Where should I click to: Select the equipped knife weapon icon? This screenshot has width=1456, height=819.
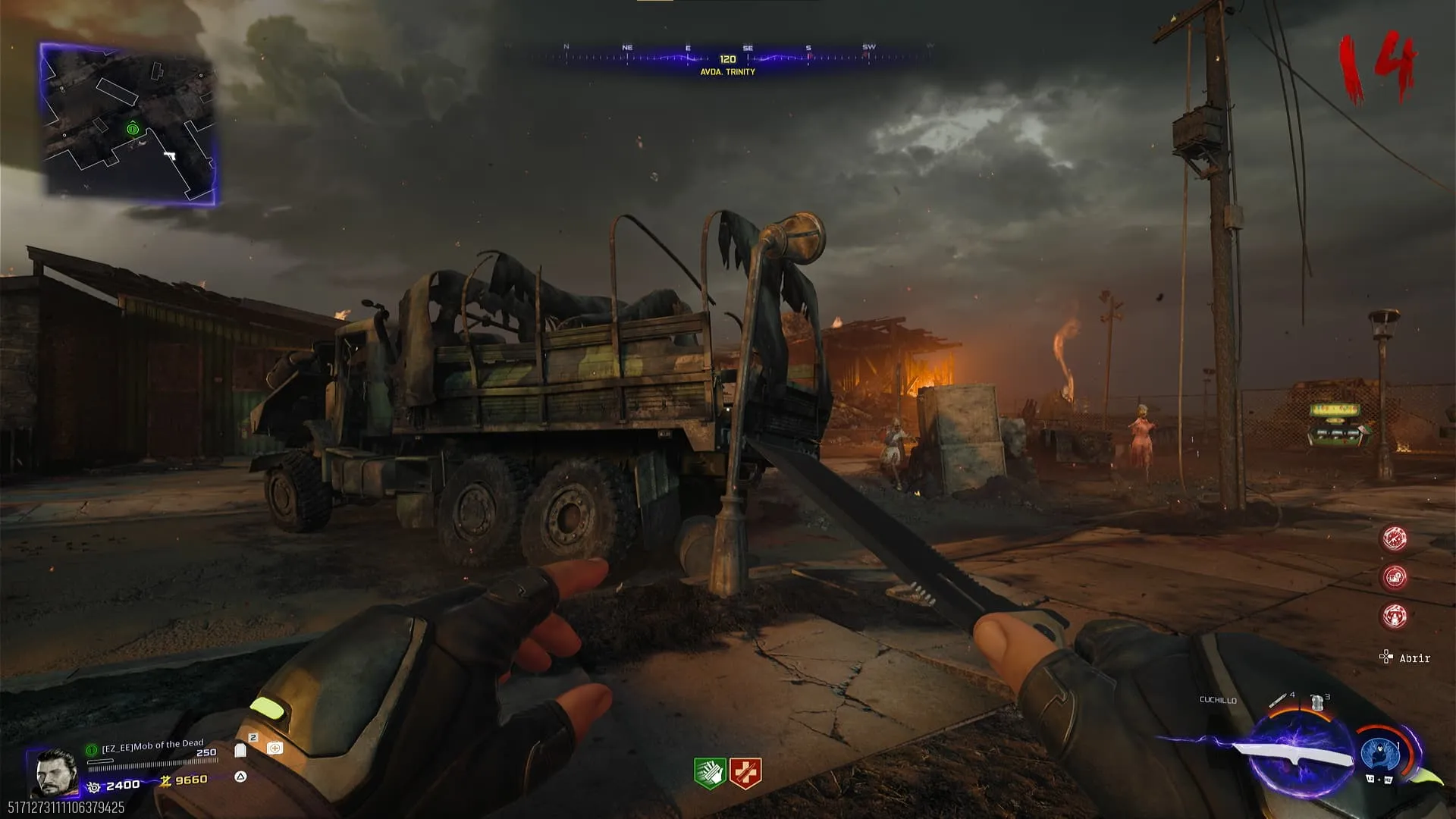click(1295, 757)
